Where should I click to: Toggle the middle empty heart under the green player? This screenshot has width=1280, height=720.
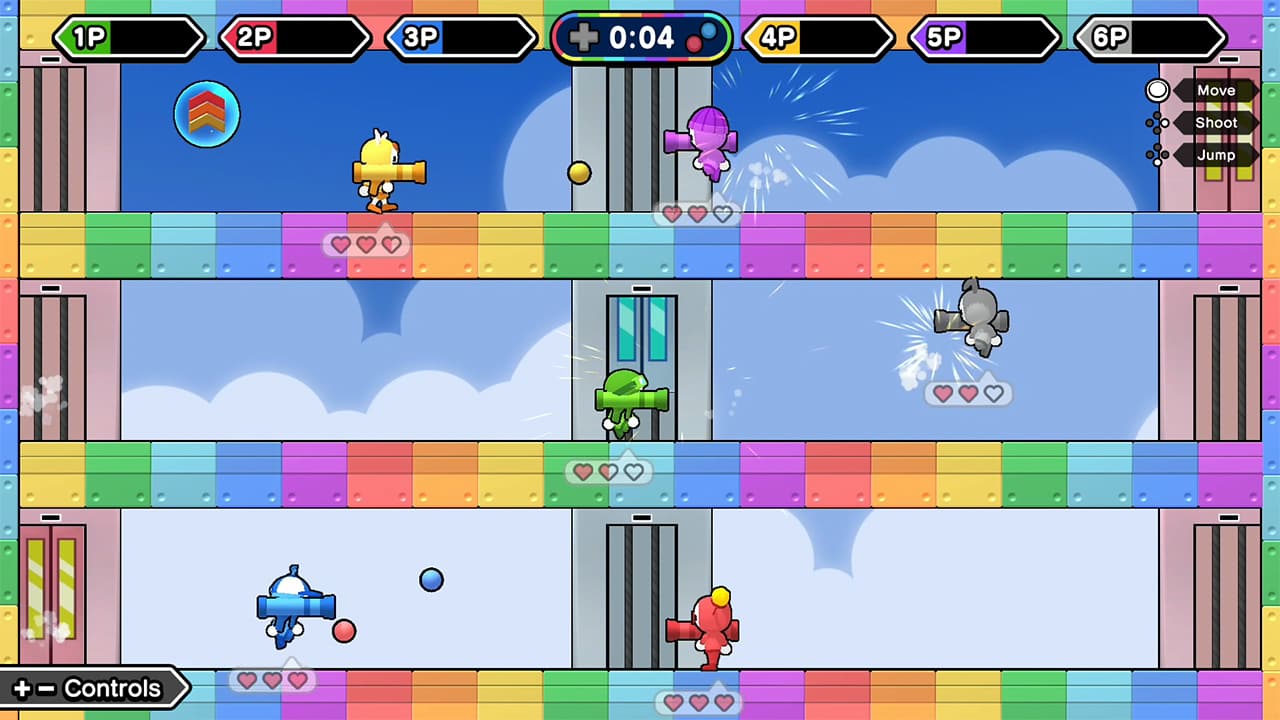(608, 472)
